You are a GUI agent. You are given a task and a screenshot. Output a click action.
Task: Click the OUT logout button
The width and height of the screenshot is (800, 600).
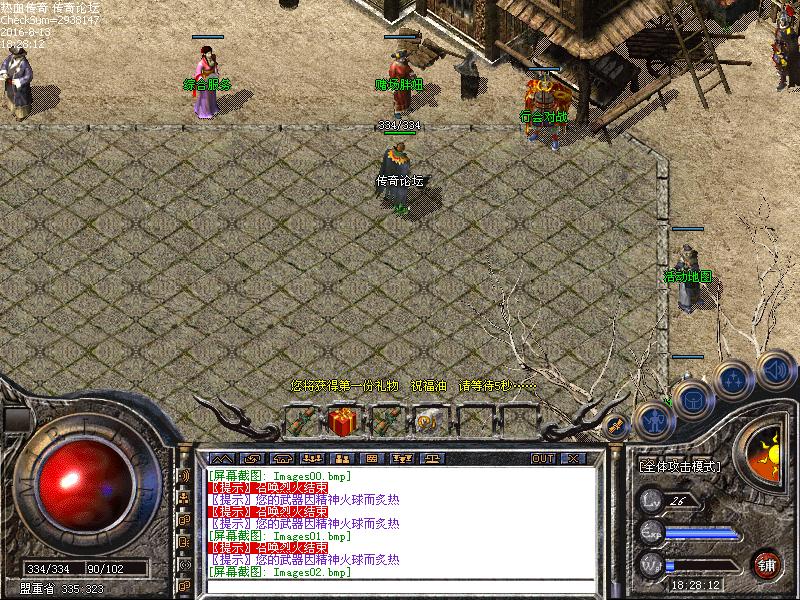(x=542, y=458)
